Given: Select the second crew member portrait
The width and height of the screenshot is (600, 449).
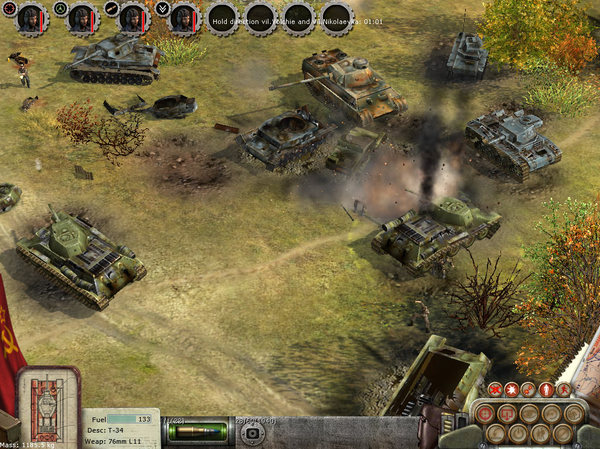Looking at the screenshot, I should coord(81,17).
